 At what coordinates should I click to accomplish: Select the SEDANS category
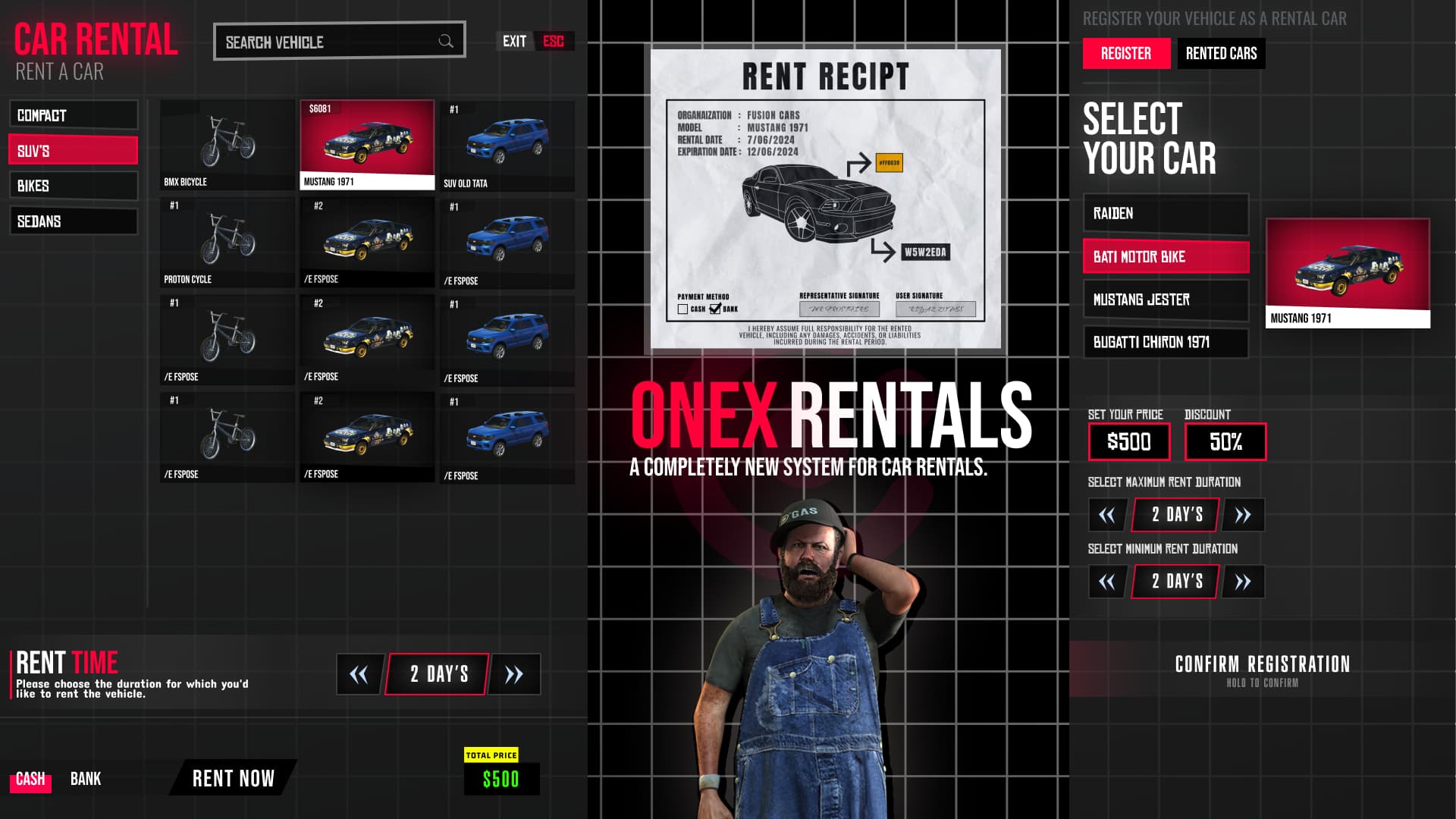(x=73, y=221)
